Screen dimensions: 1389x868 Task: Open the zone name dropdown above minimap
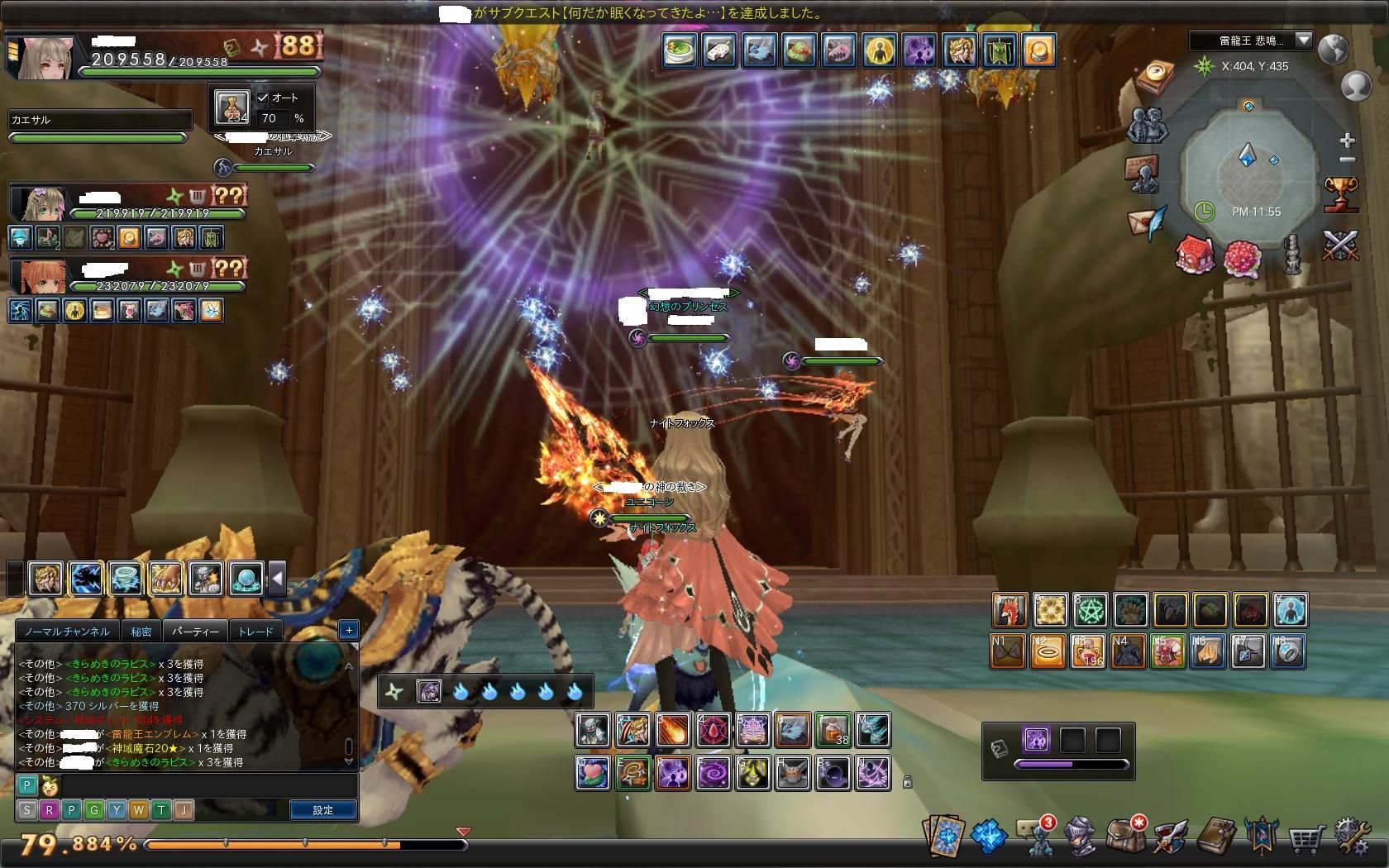pyautogui.click(x=1303, y=40)
